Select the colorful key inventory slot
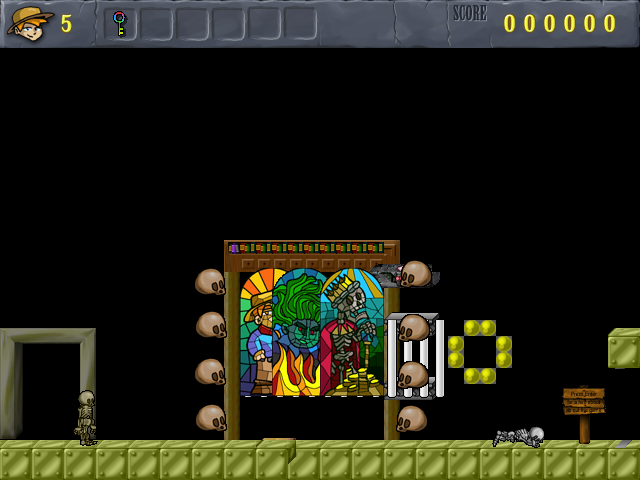 pos(120,23)
